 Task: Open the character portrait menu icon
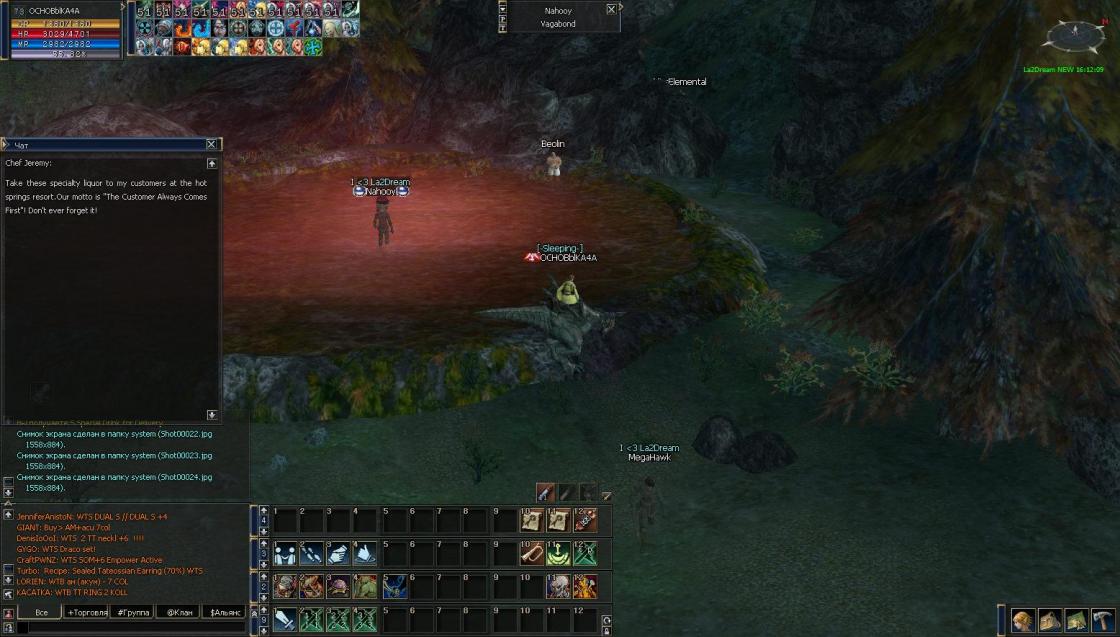[1023, 620]
